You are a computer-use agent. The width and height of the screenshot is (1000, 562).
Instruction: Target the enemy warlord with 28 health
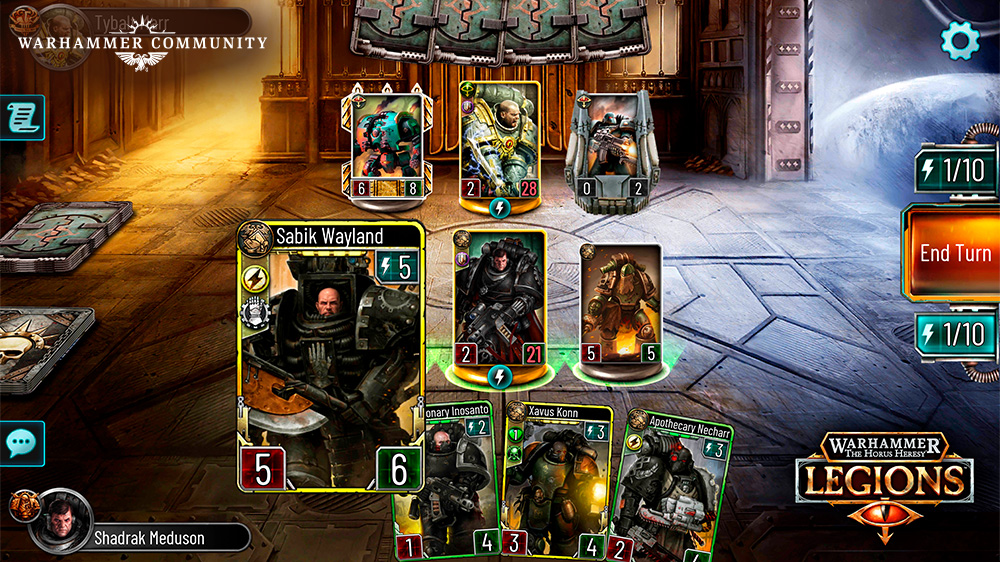coord(500,139)
